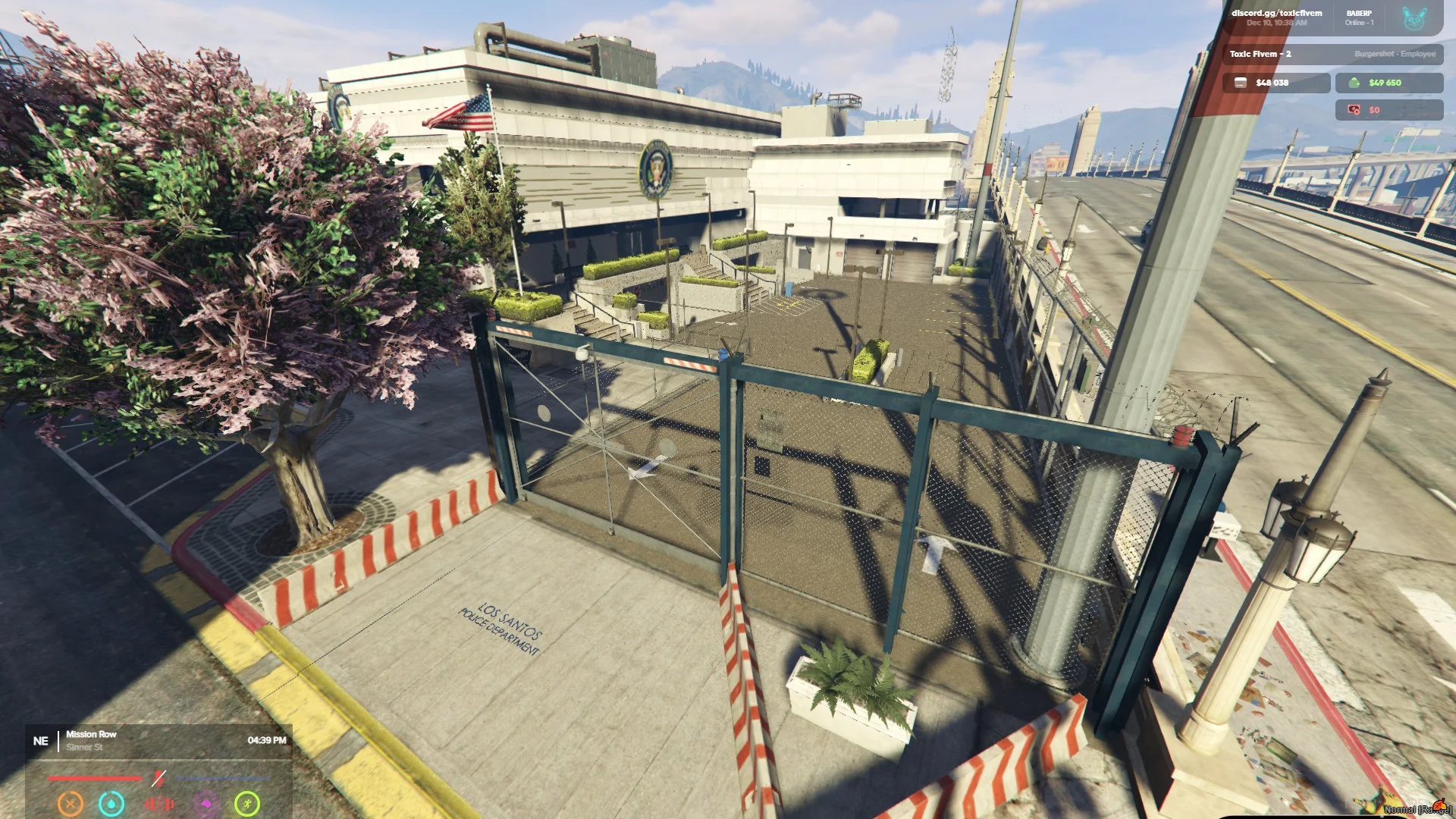The height and width of the screenshot is (819, 1456).
Task: Click the cyan water drop thirst icon
Action: coord(111,803)
